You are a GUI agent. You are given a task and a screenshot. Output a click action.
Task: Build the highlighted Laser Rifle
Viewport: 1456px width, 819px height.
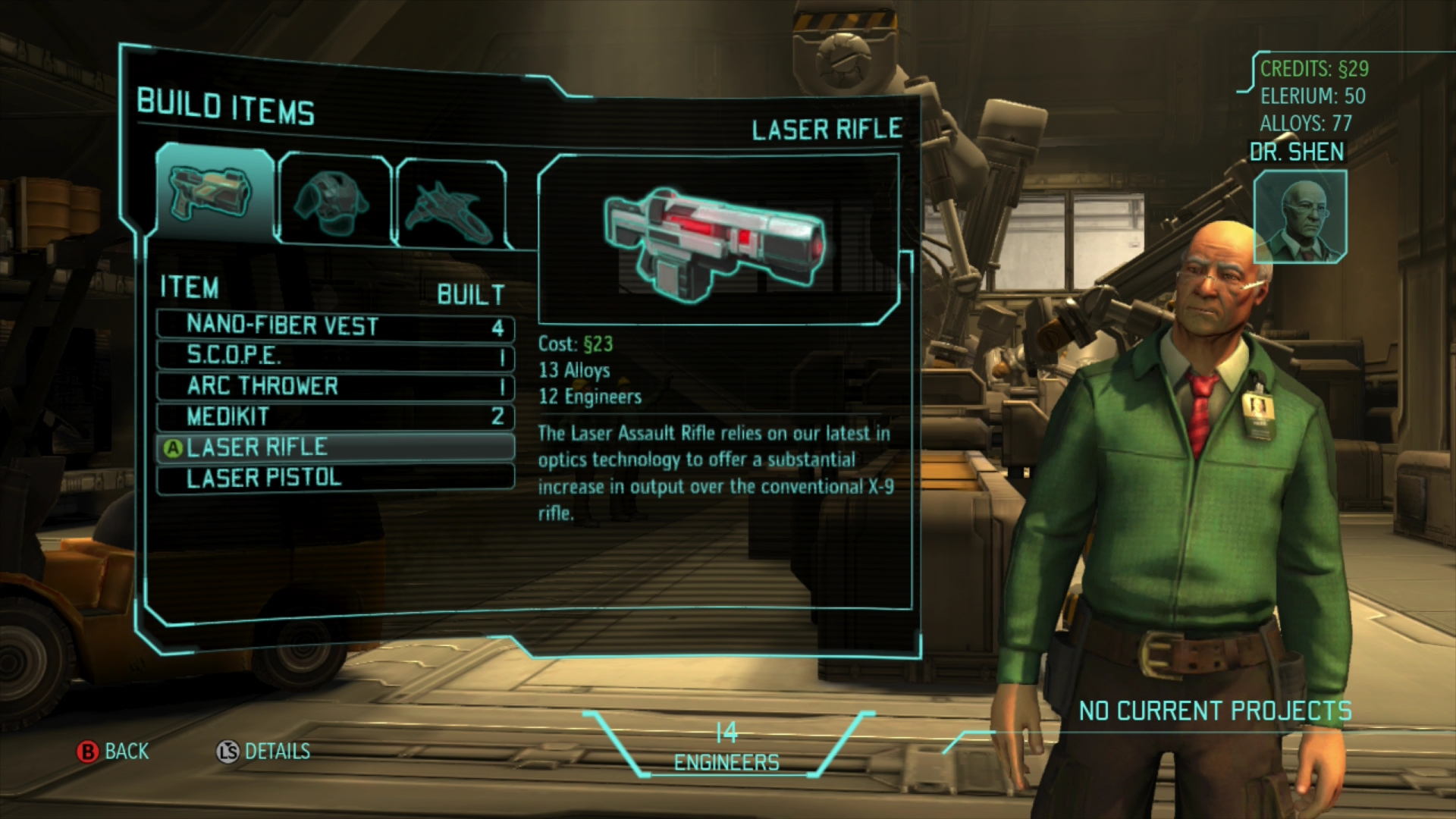[x=335, y=447]
